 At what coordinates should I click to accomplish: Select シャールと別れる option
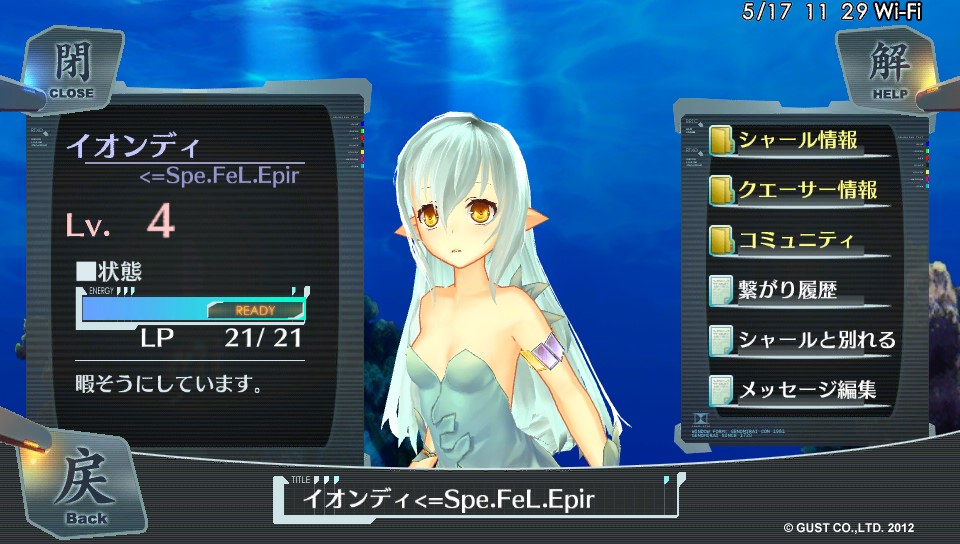(x=816, y=340)
